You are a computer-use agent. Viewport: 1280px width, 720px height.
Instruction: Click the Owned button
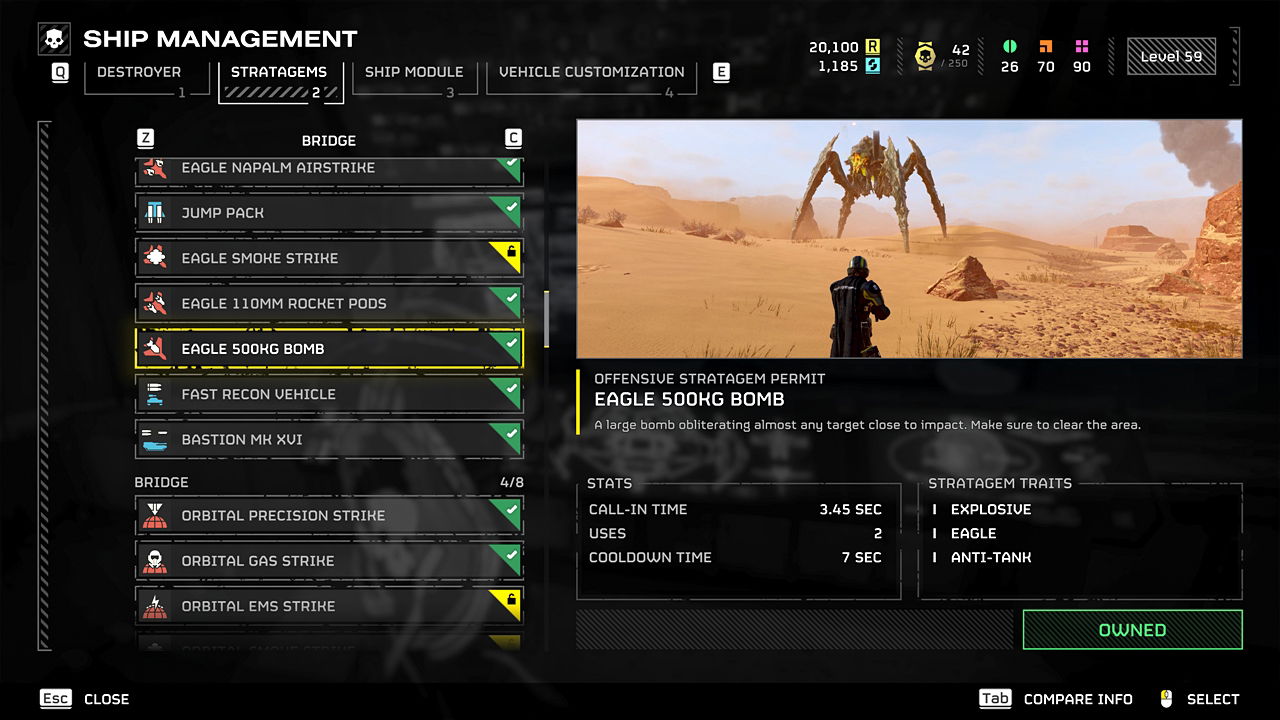pos(1132,630)
